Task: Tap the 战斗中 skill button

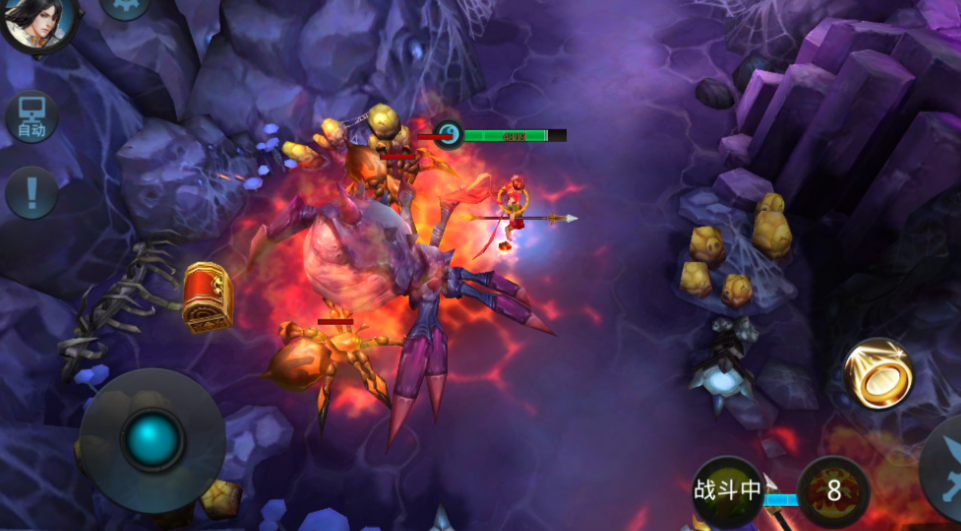Action: [x=728, y=490]
